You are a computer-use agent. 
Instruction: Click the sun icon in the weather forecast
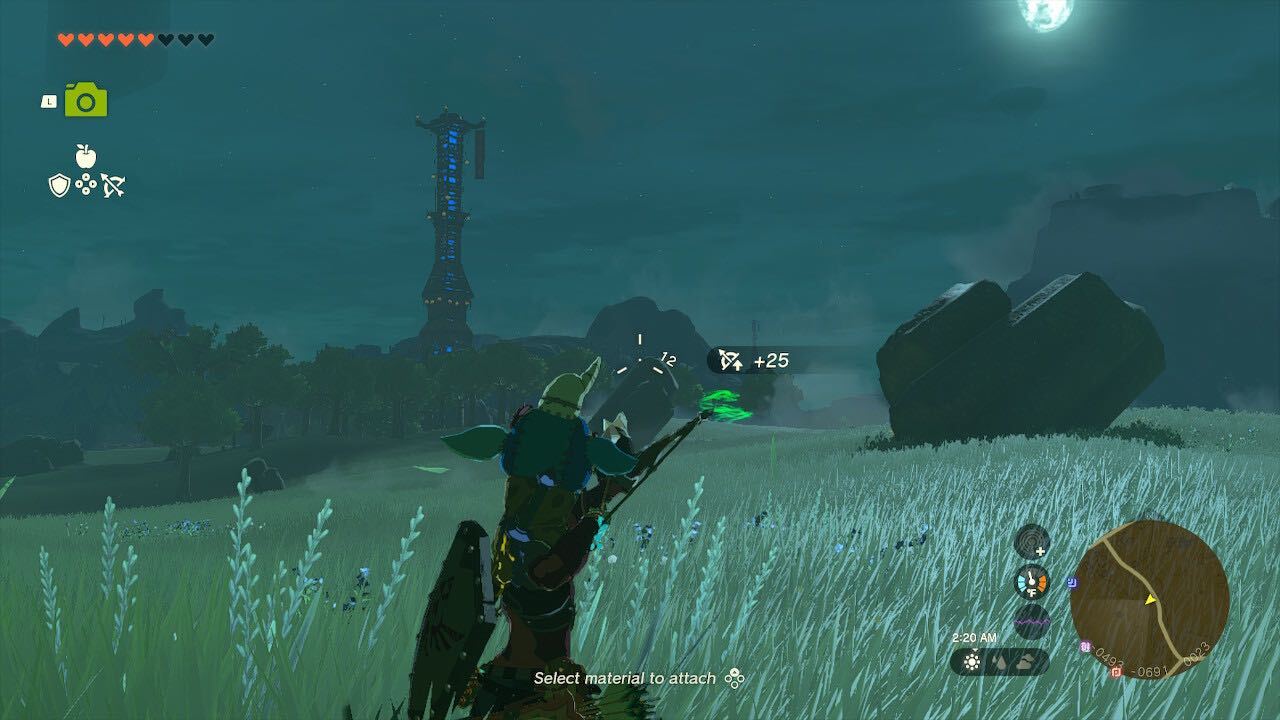pos(972,662)
